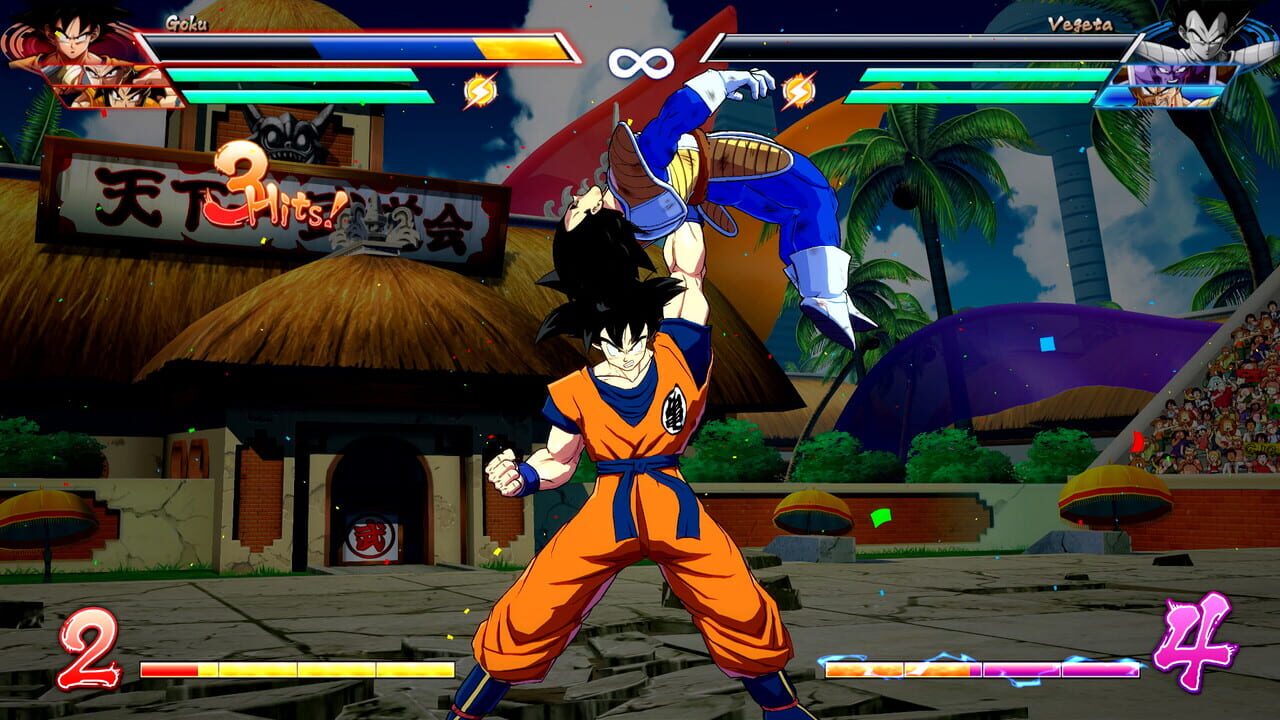This screenshot has height=720, width=1280.
Task: Expand Goku's health bar segment
Action: tap(300, 45)
